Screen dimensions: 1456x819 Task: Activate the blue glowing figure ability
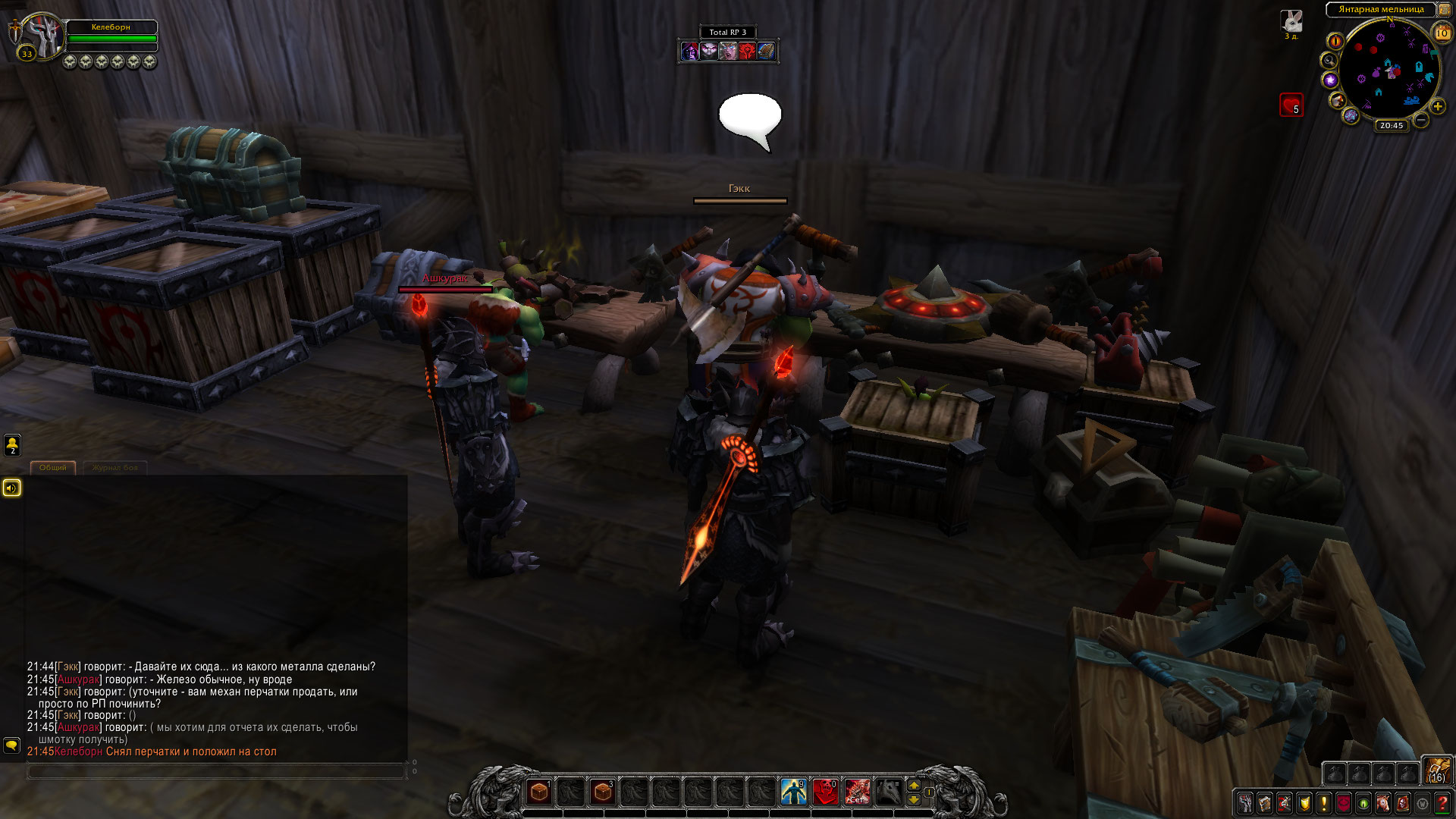(x=794, y=792)
